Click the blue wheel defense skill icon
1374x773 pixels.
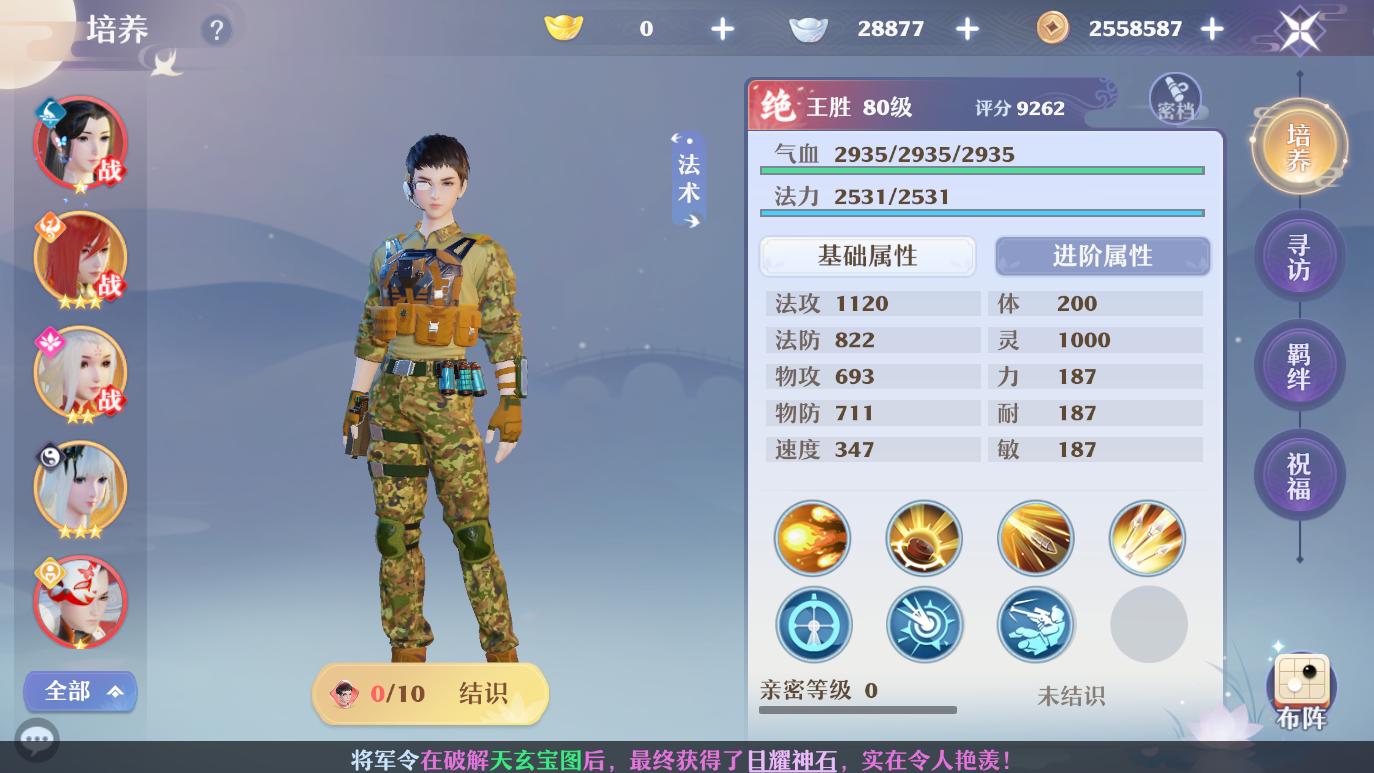point(813,624)
